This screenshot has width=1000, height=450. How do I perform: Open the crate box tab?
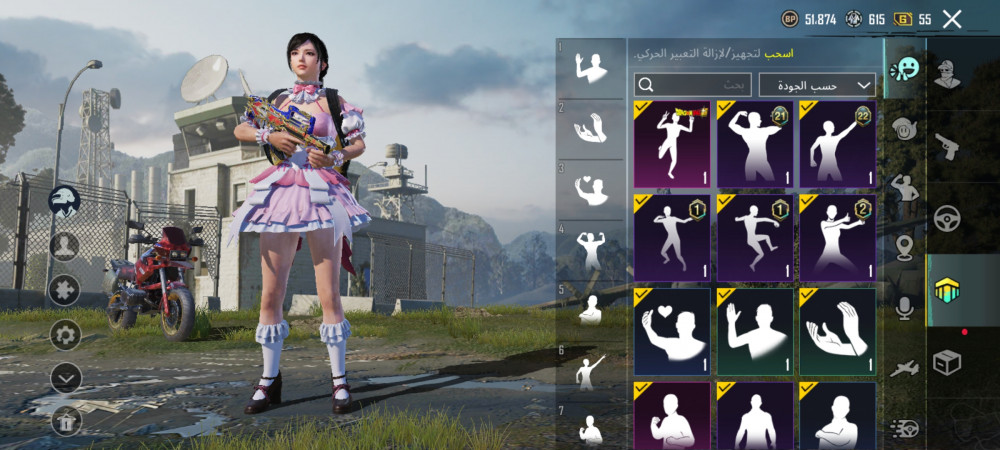(x=946, y=362)
